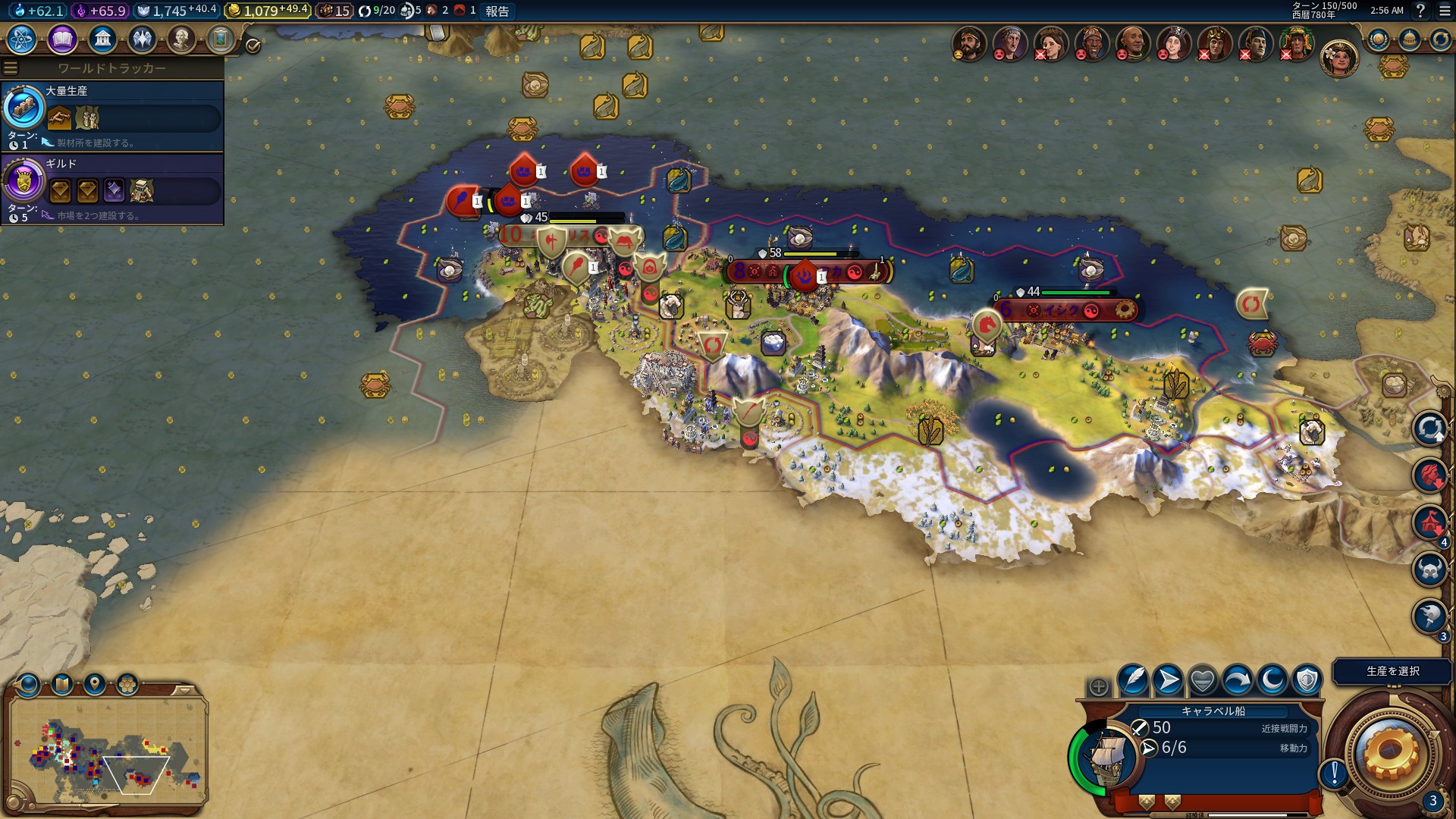Toggle the ワールドトラッカー hamburger menu
1456x819 pixels.
[x=10, y=67]
